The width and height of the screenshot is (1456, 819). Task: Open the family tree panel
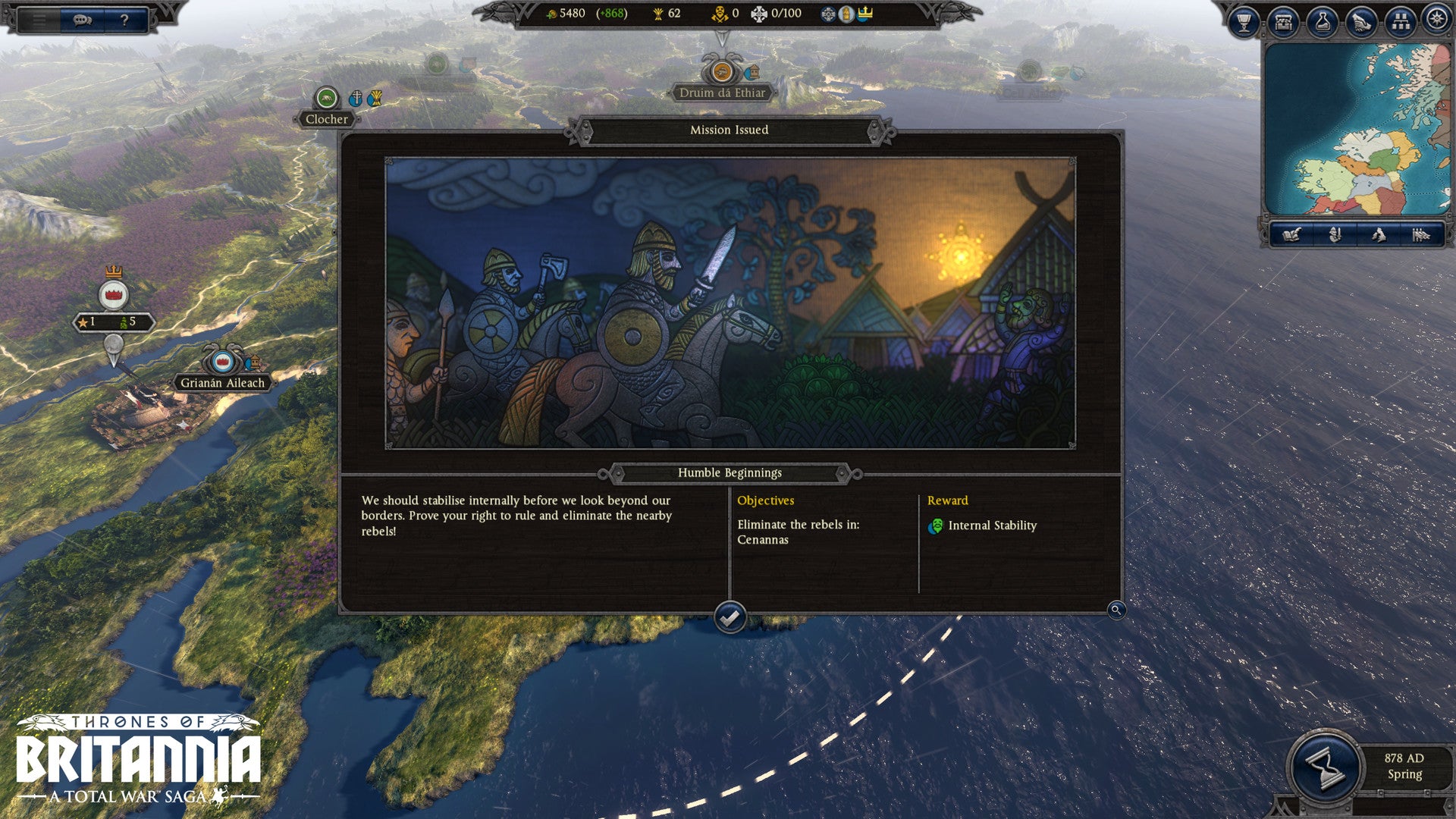tap(1400, 21)
